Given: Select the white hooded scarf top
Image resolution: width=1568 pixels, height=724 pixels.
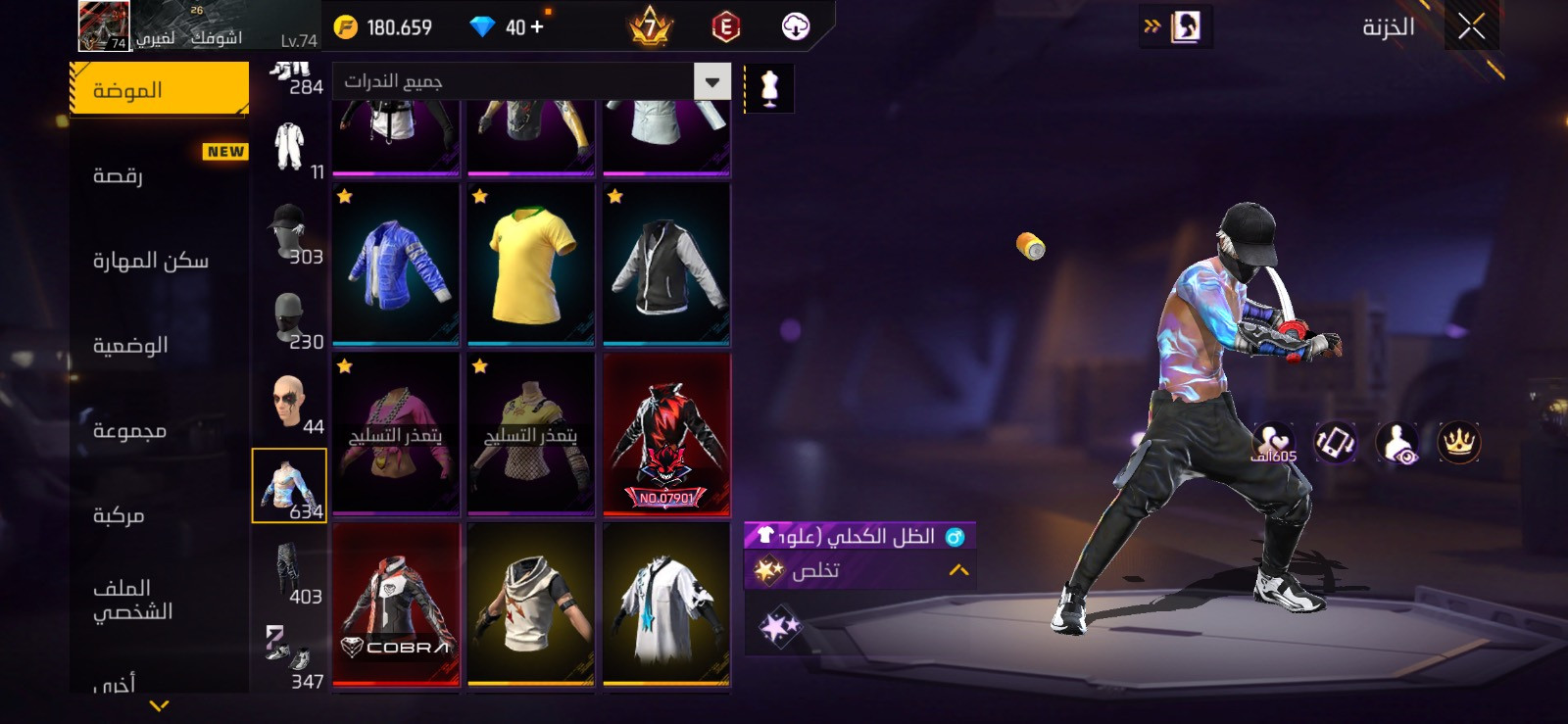Looking at the screenshot, I should pos(531,603).
